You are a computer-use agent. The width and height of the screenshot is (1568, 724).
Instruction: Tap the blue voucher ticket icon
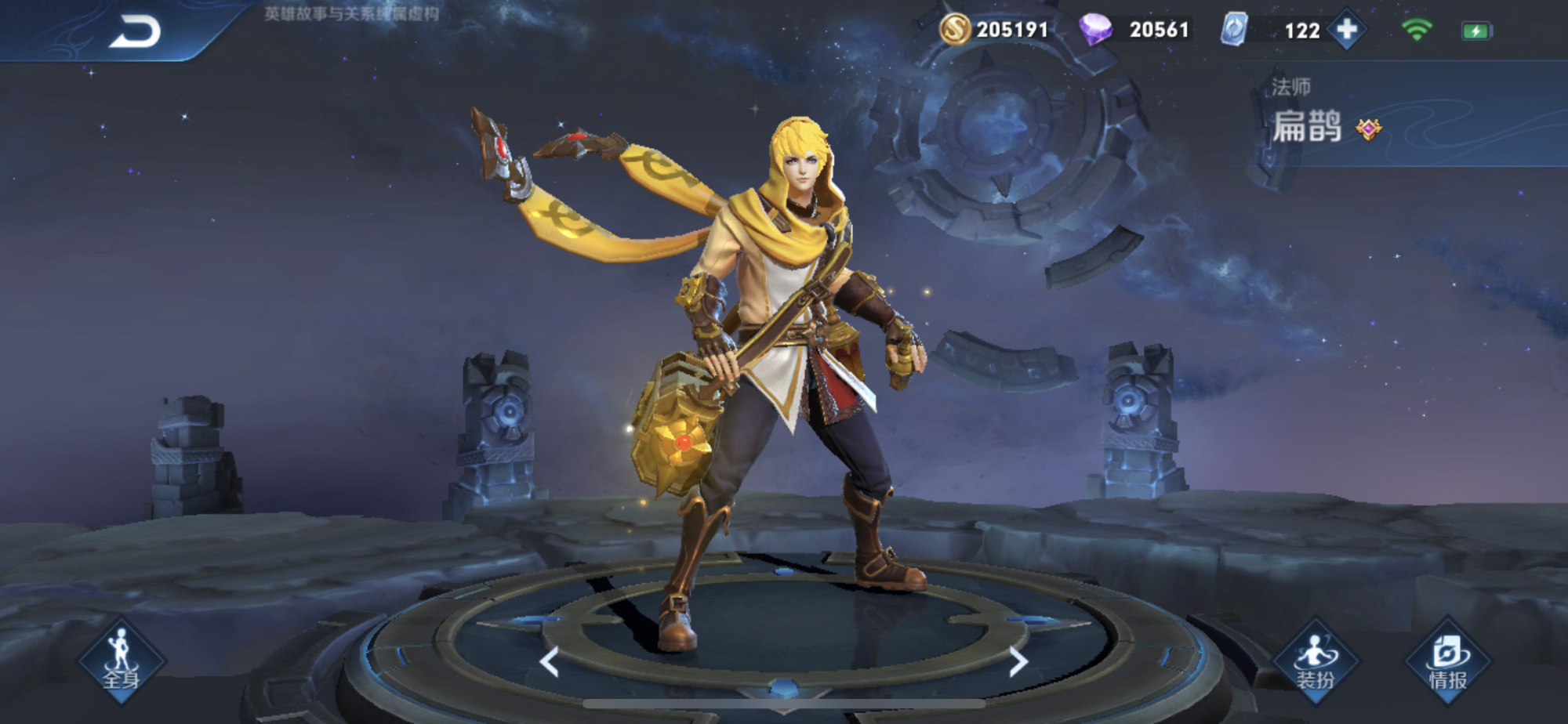1234,30
